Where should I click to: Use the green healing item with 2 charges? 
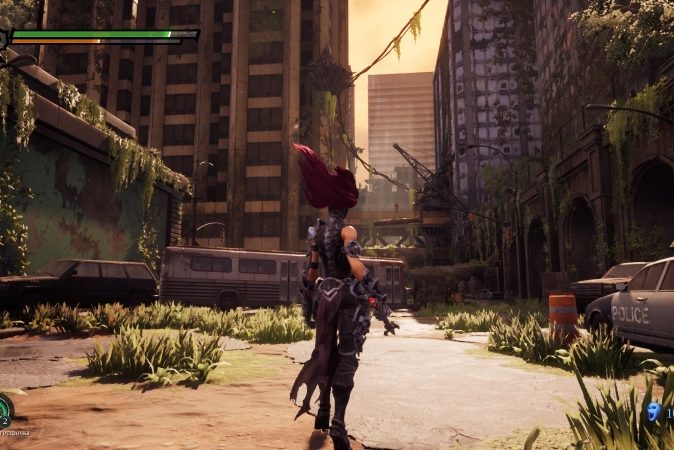pyautogui.click(x=5, y=410)
